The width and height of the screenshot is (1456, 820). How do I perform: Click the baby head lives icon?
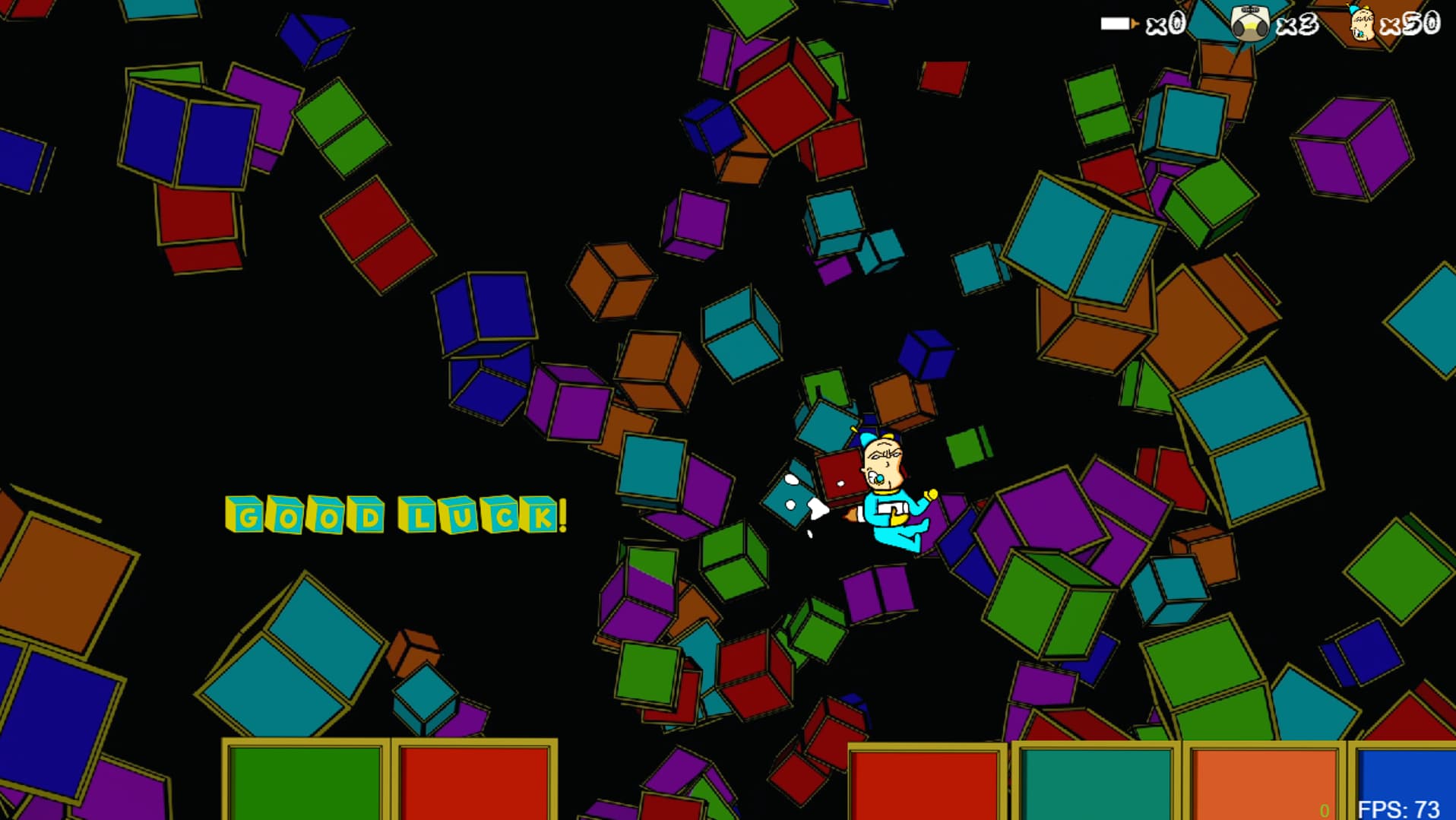click(1361, 24)
